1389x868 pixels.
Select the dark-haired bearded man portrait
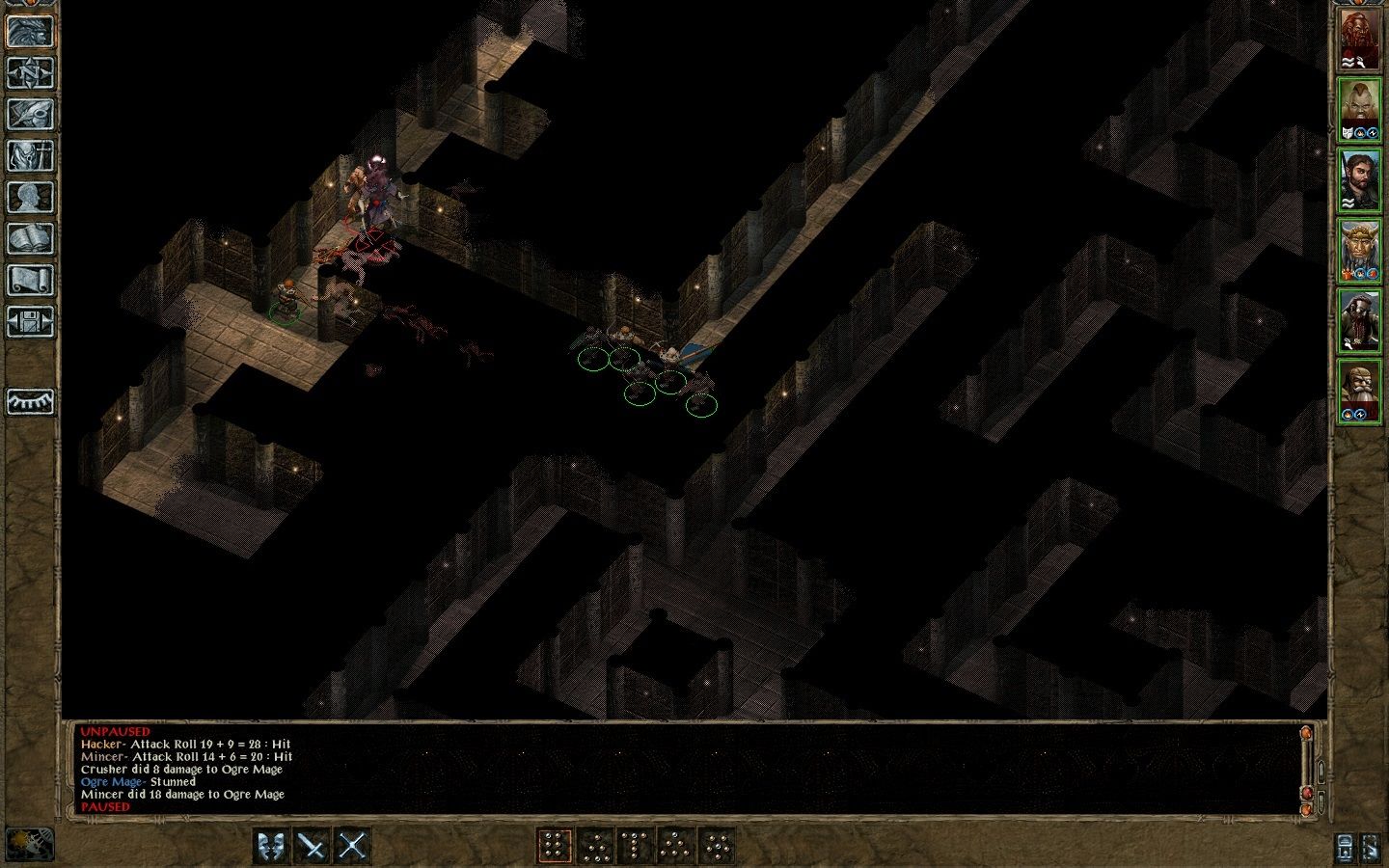(1360, 180)
